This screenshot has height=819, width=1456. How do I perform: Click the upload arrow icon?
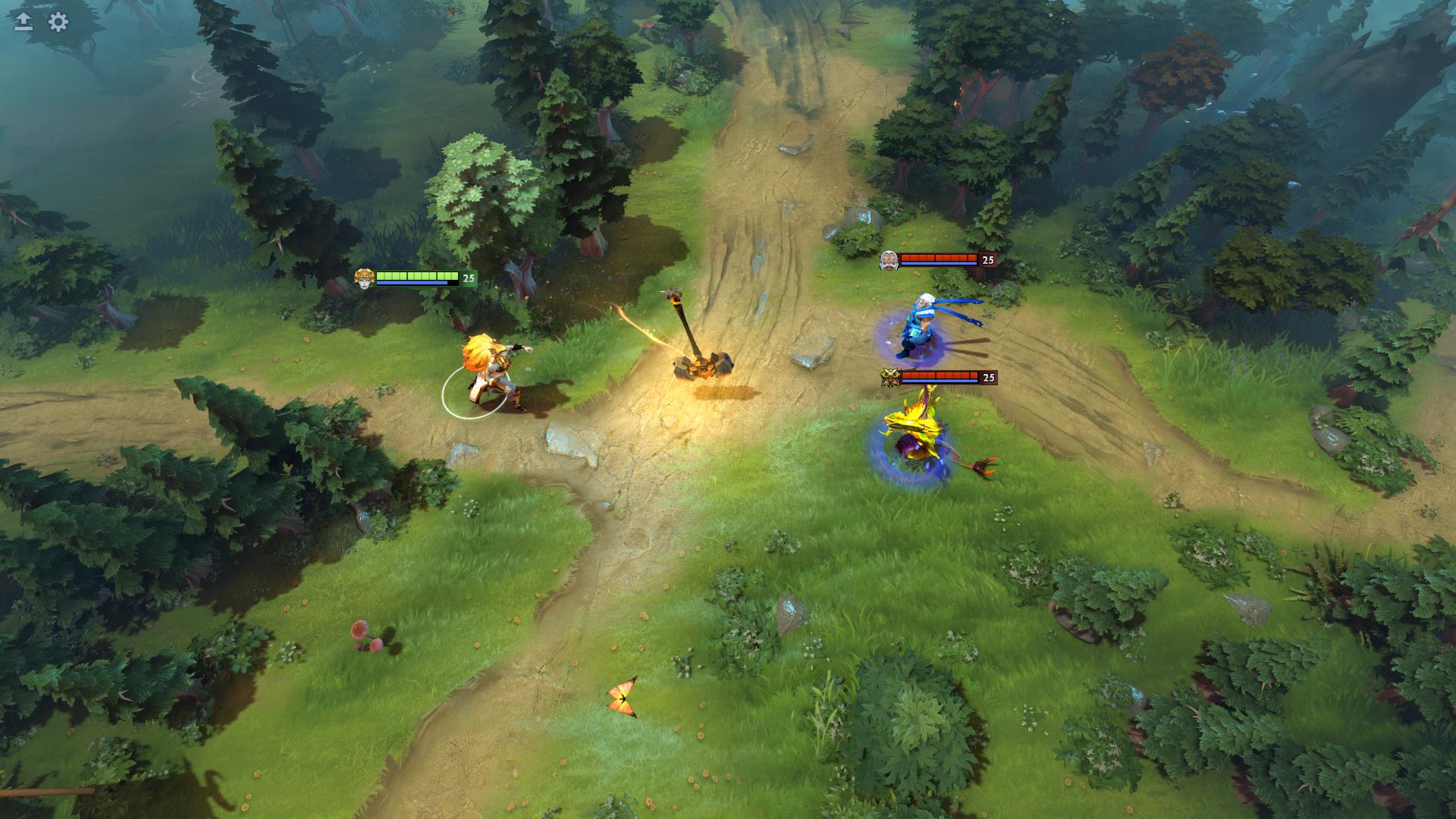24,22
